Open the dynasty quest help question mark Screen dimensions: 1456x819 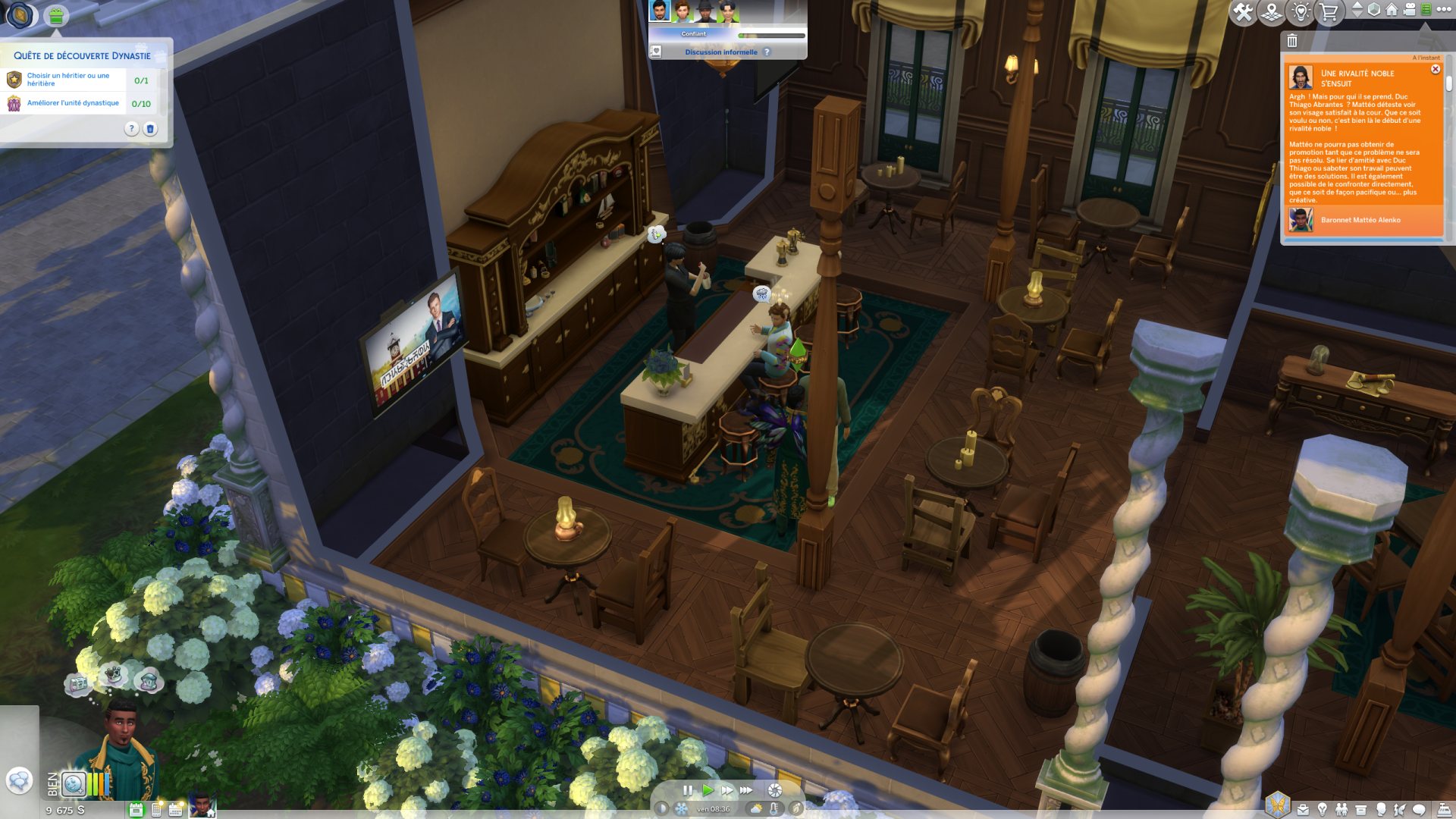(131, 129)
